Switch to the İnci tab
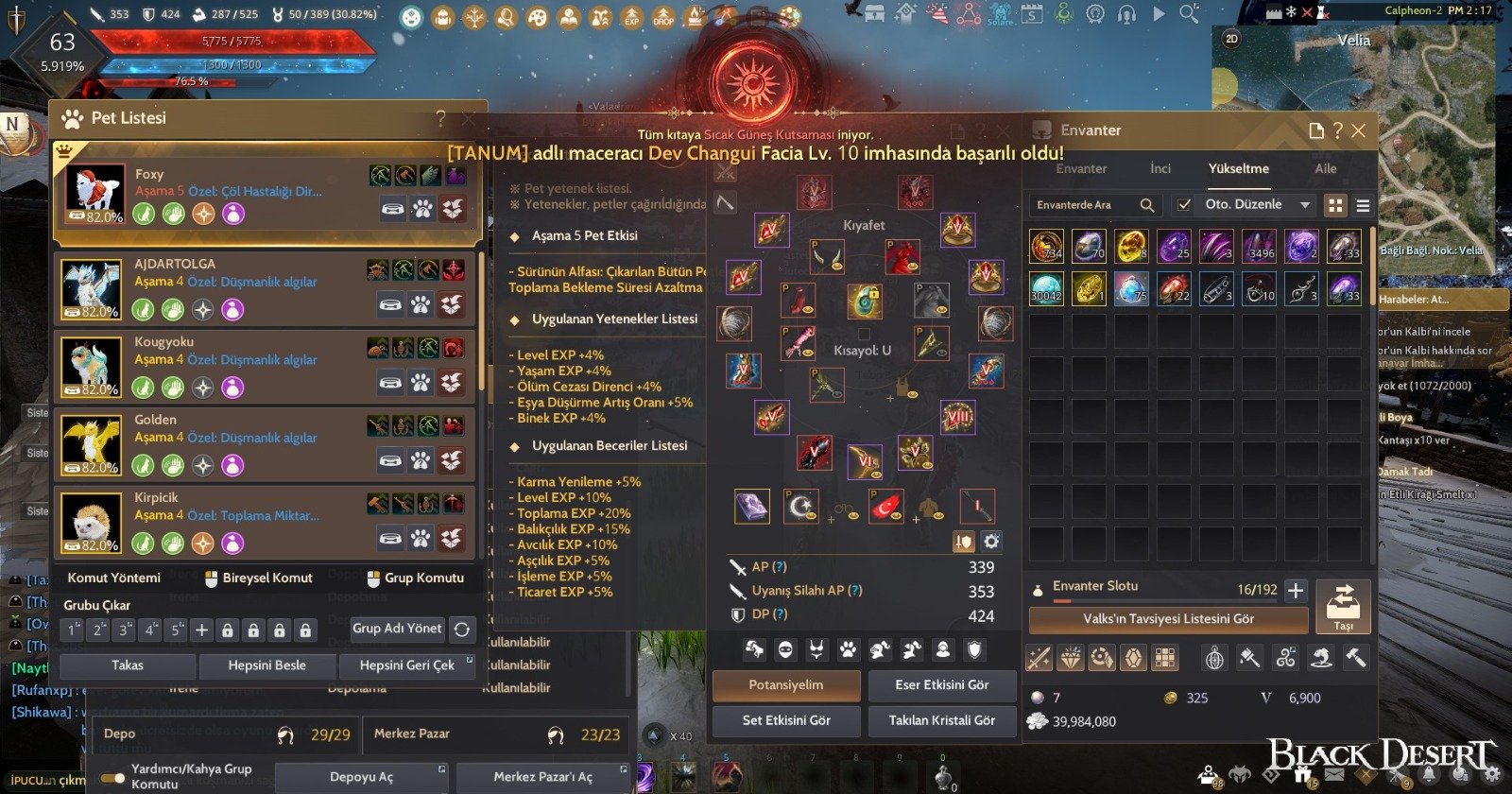 coord(1160,168)
